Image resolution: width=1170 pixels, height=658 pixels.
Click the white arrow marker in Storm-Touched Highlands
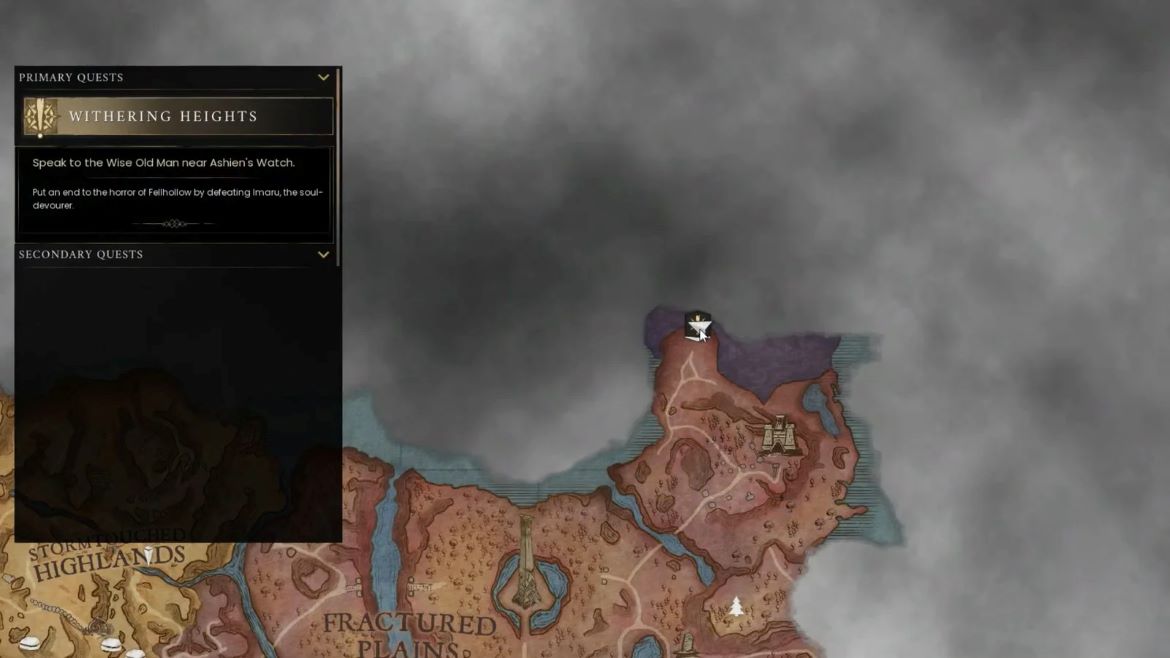point(148,553)
